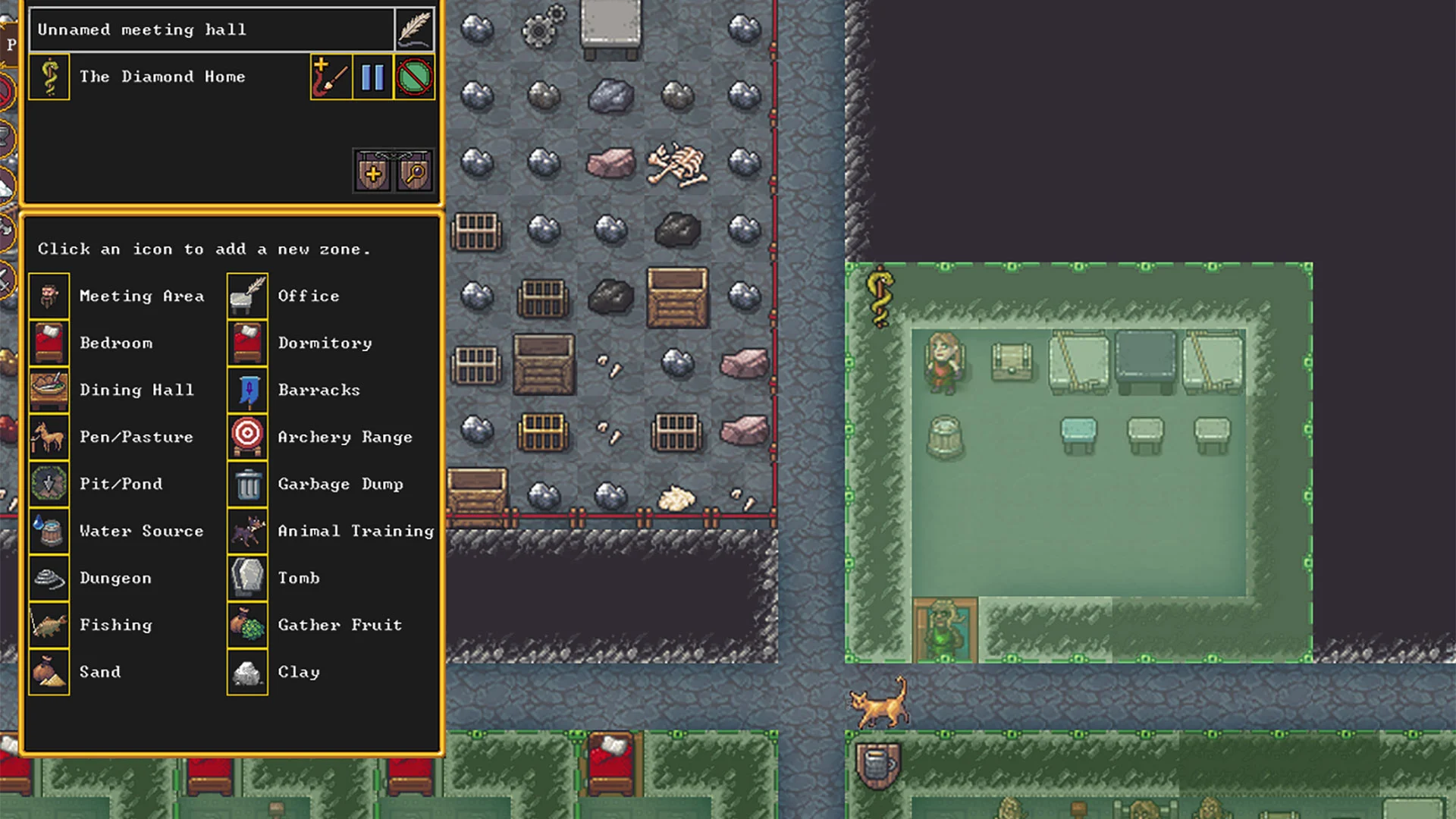Pause the Diamond Home zone
Screen dimensions: 1456x819
click(x=373, y=77)
